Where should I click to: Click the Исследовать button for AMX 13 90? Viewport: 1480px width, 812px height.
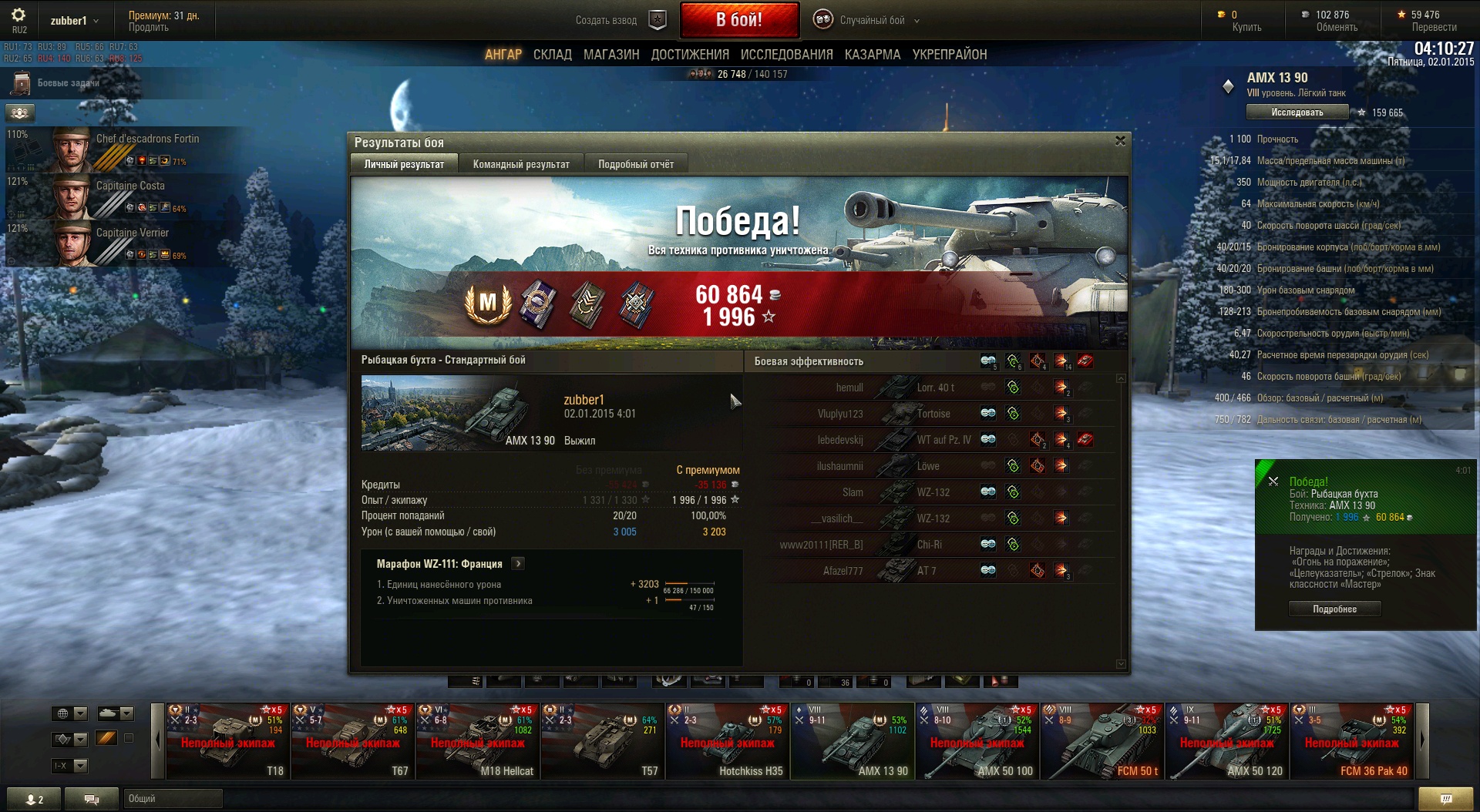point(1297,112)
